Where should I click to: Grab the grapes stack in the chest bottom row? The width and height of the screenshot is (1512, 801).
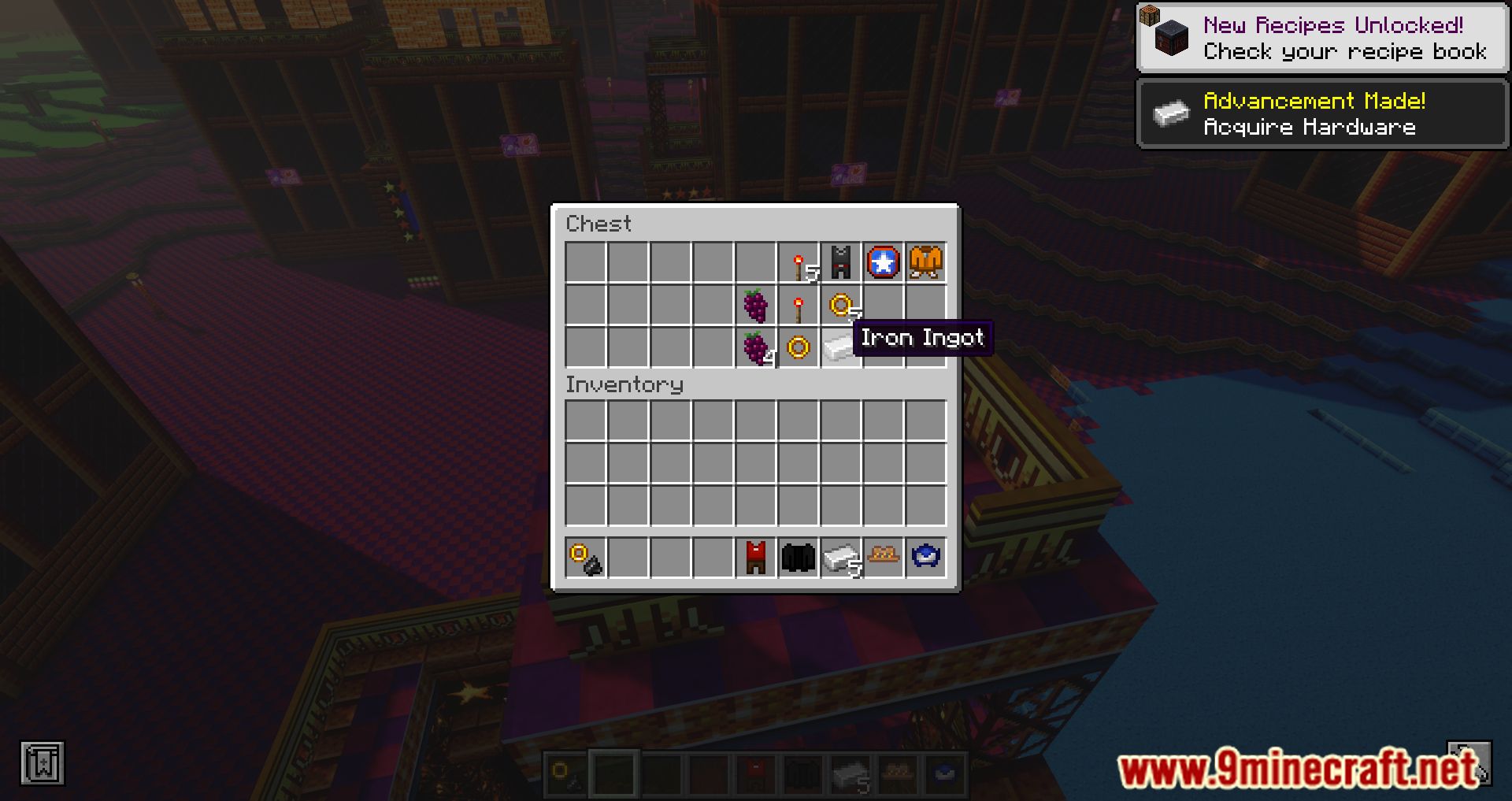[756, 347]
